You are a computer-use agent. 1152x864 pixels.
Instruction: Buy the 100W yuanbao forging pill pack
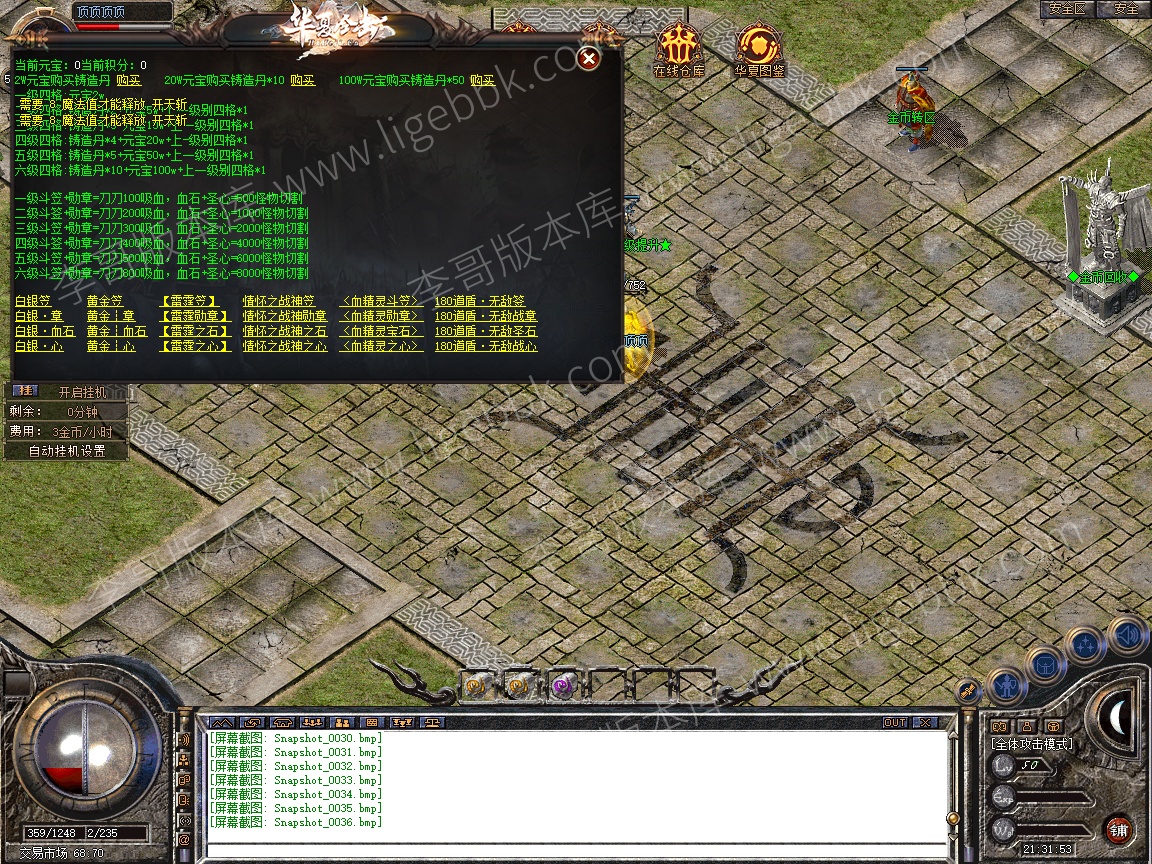click(x=482, y=80)
